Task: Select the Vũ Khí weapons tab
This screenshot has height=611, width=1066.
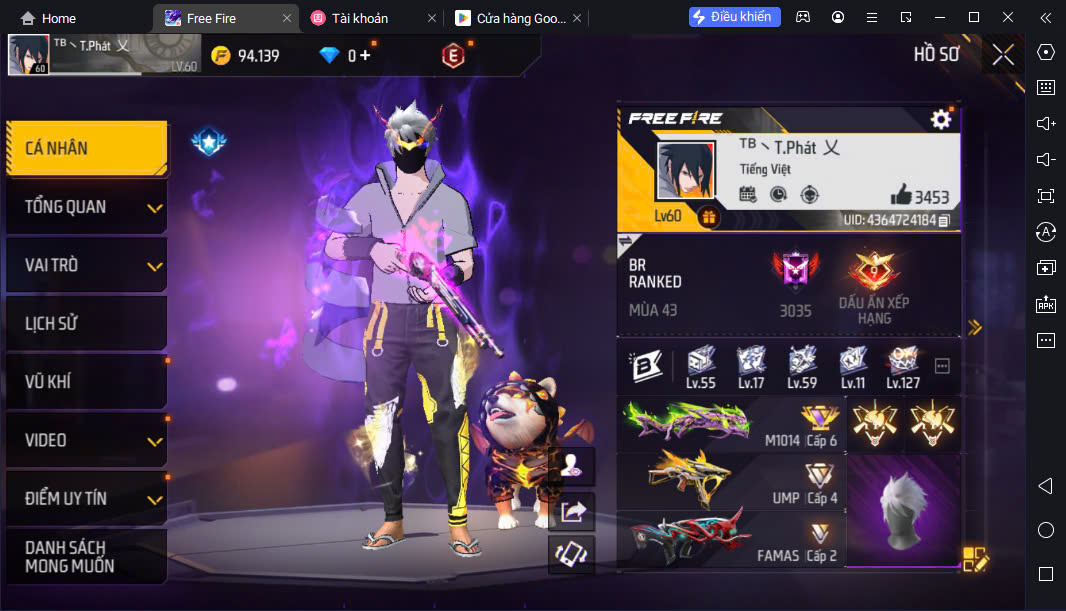Action: coord(86,381)
